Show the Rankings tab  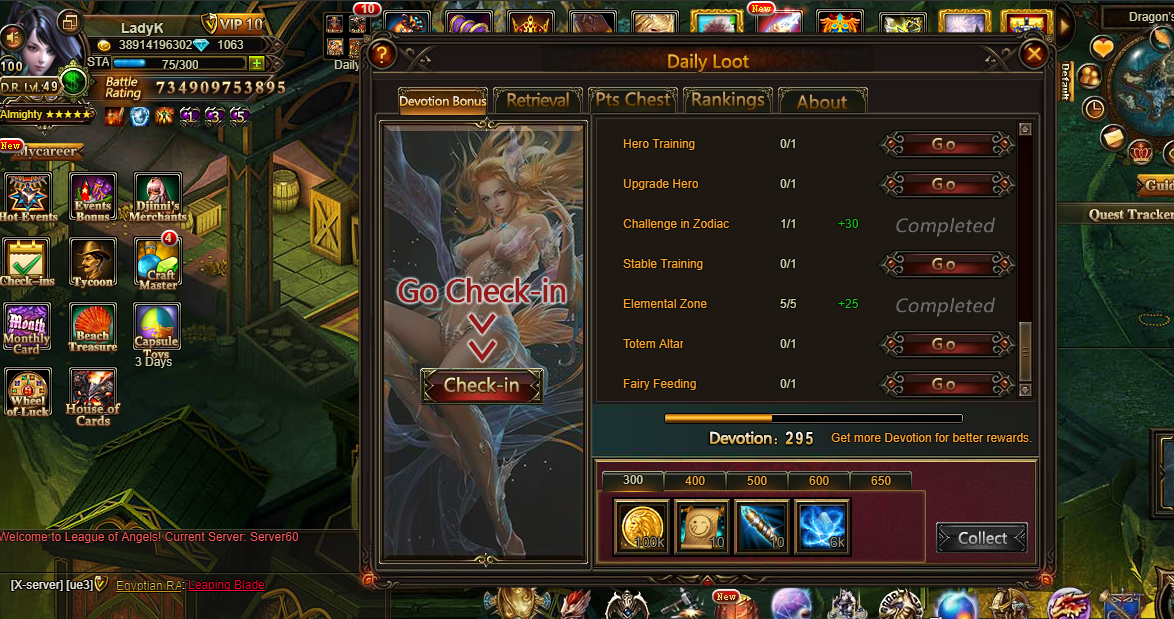727,100
